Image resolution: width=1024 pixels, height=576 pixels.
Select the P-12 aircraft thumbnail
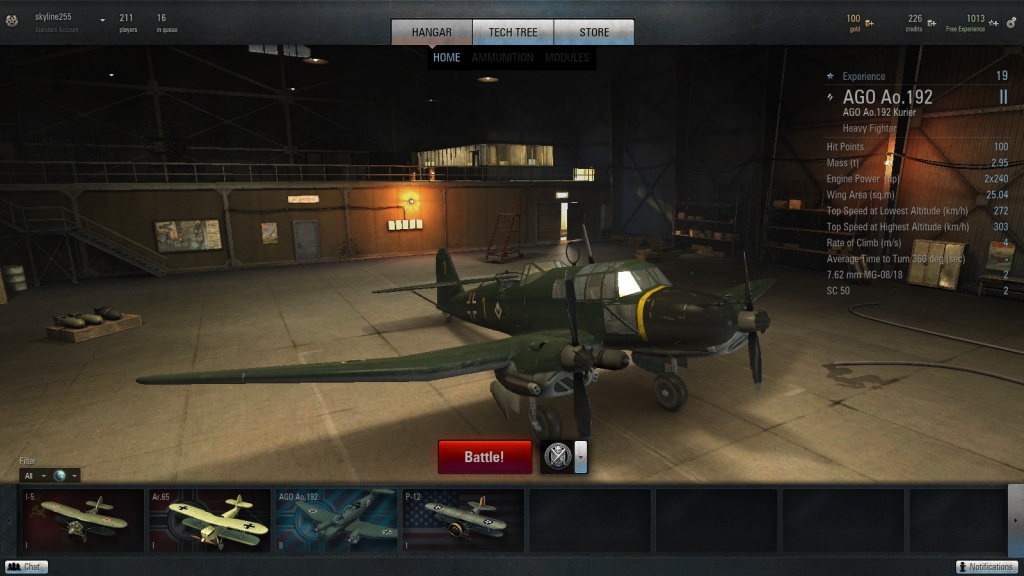(463, 520)
